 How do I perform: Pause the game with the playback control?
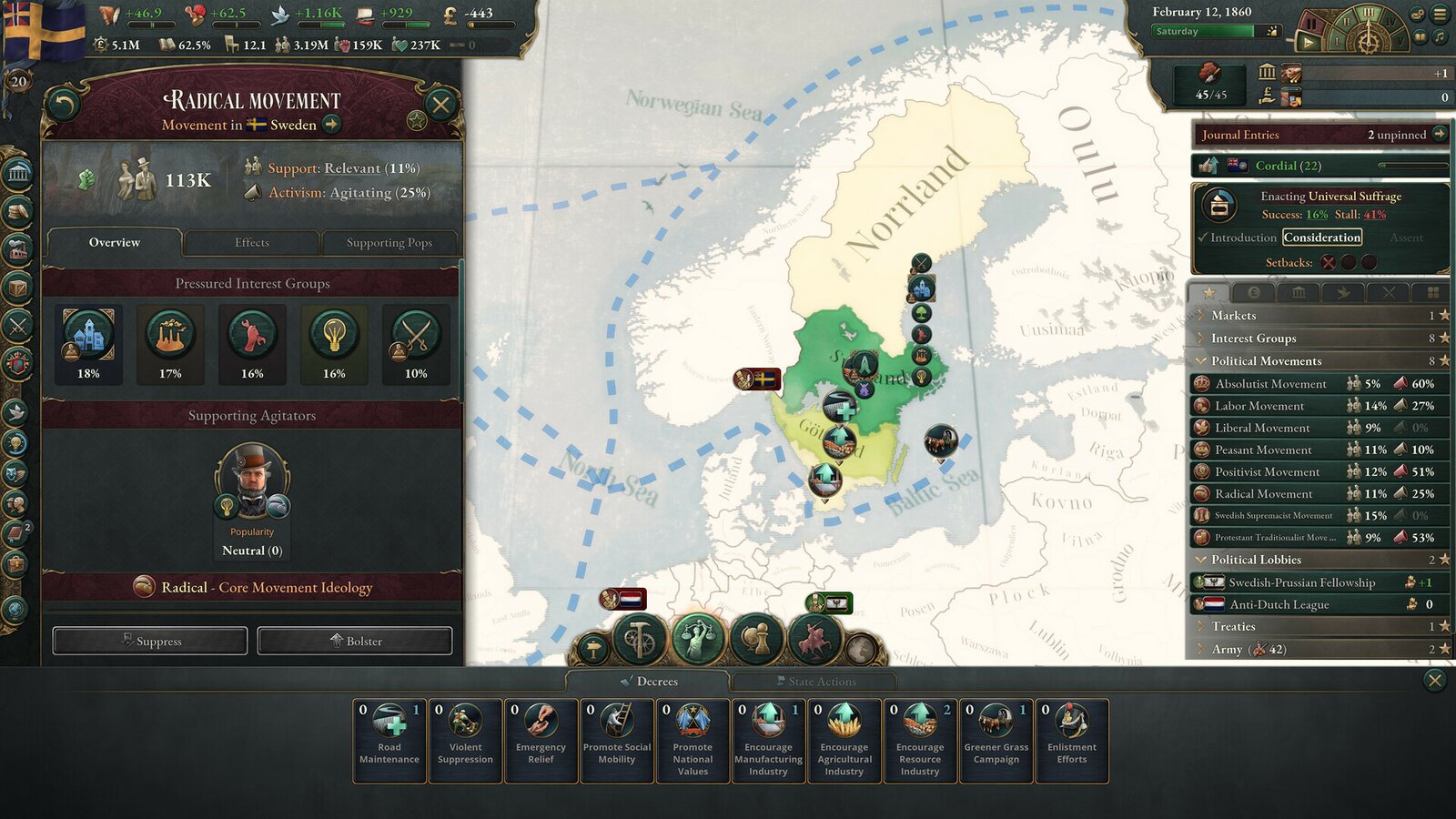[x=1311, y=23]
